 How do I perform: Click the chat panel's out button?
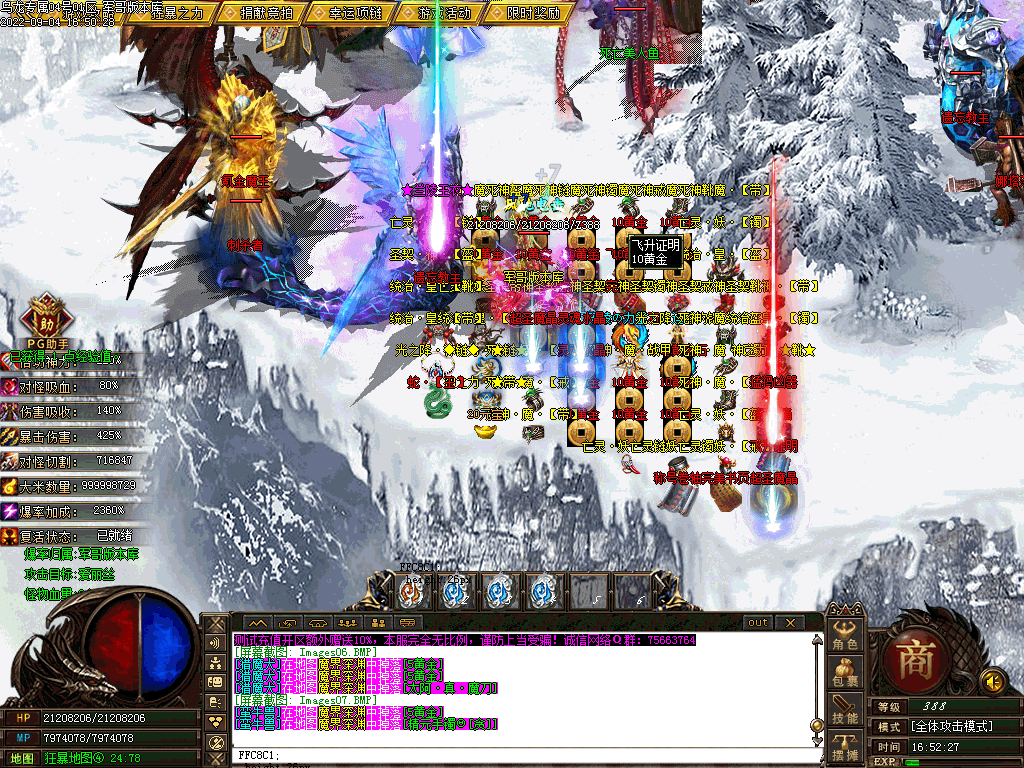tap(759, 622)
